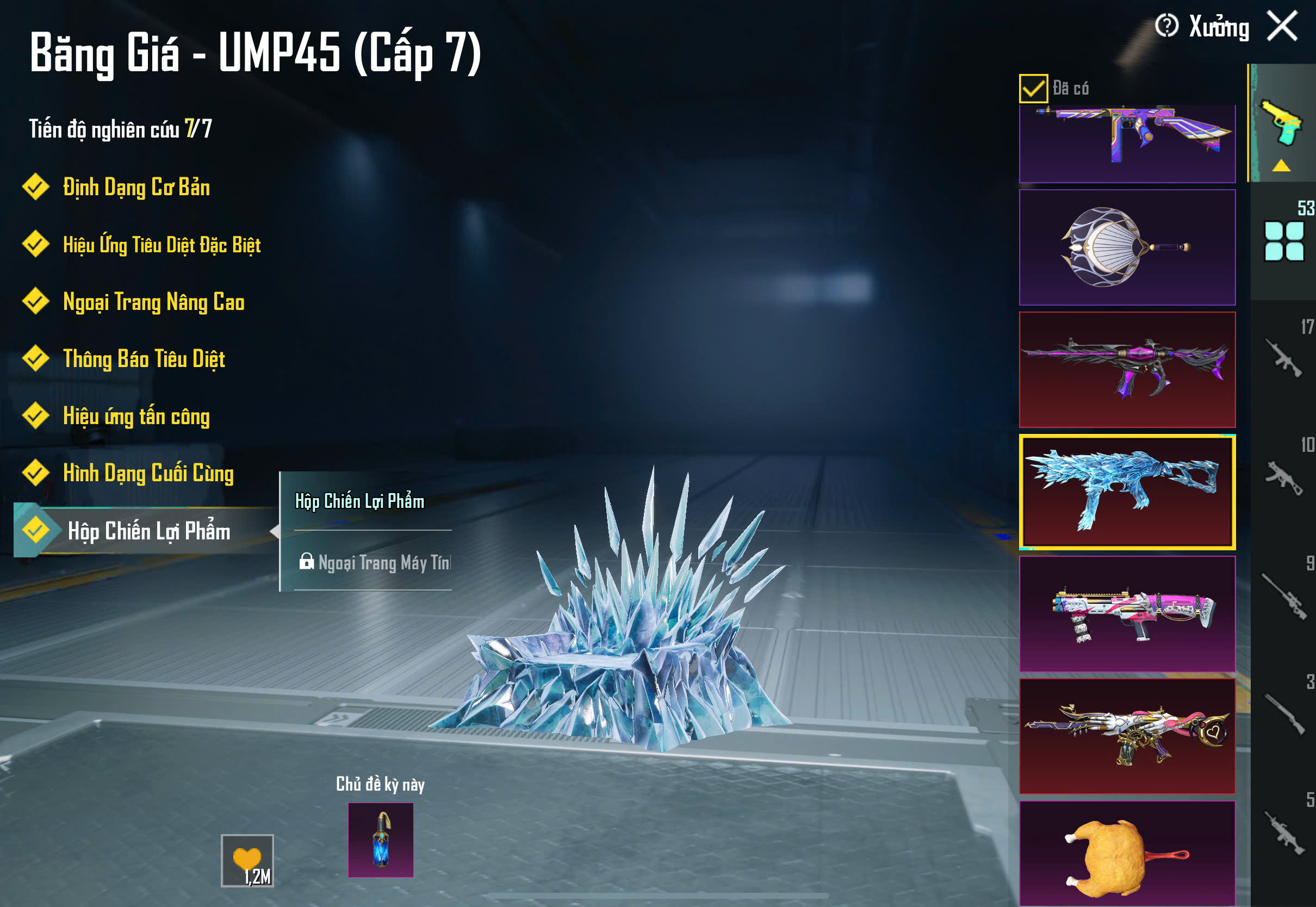The width and height of the screenshot is (1316, 907).
Task: Click the orange heart like button
Action: point(247,860)
